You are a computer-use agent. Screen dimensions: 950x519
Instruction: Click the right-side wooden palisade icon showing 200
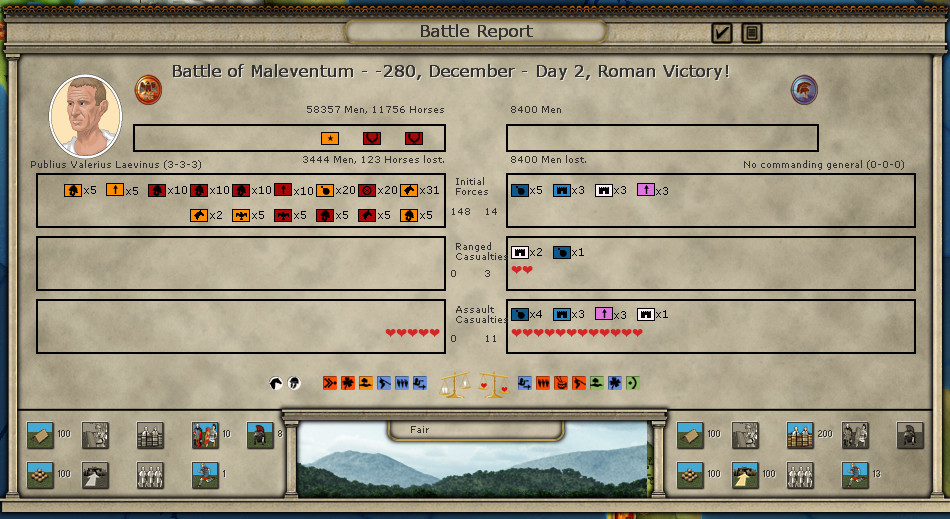pyautogui.click(x=799, y=435)
